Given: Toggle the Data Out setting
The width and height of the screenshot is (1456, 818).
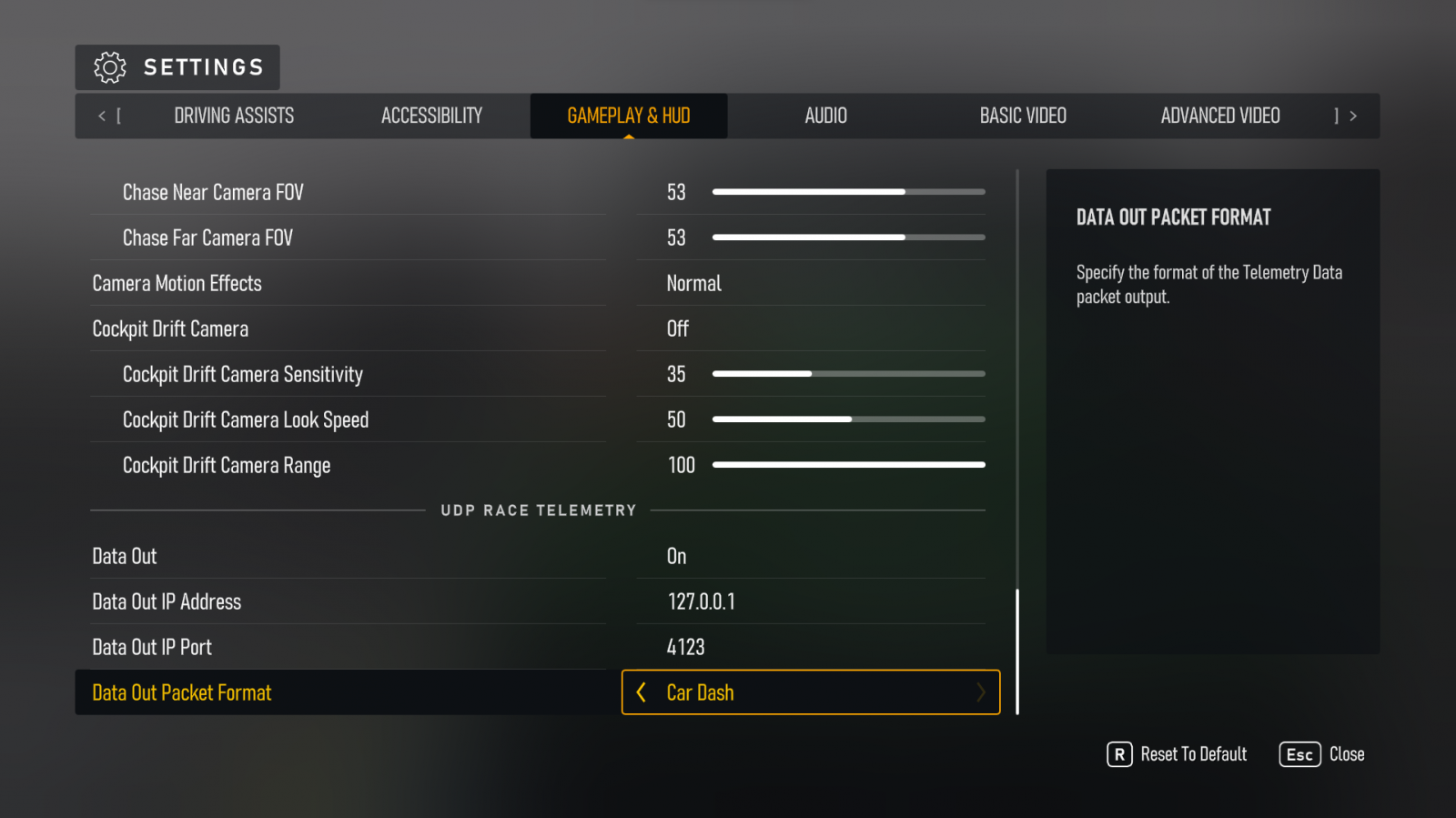Looking at the screenshot, I should tap(810, 556).
